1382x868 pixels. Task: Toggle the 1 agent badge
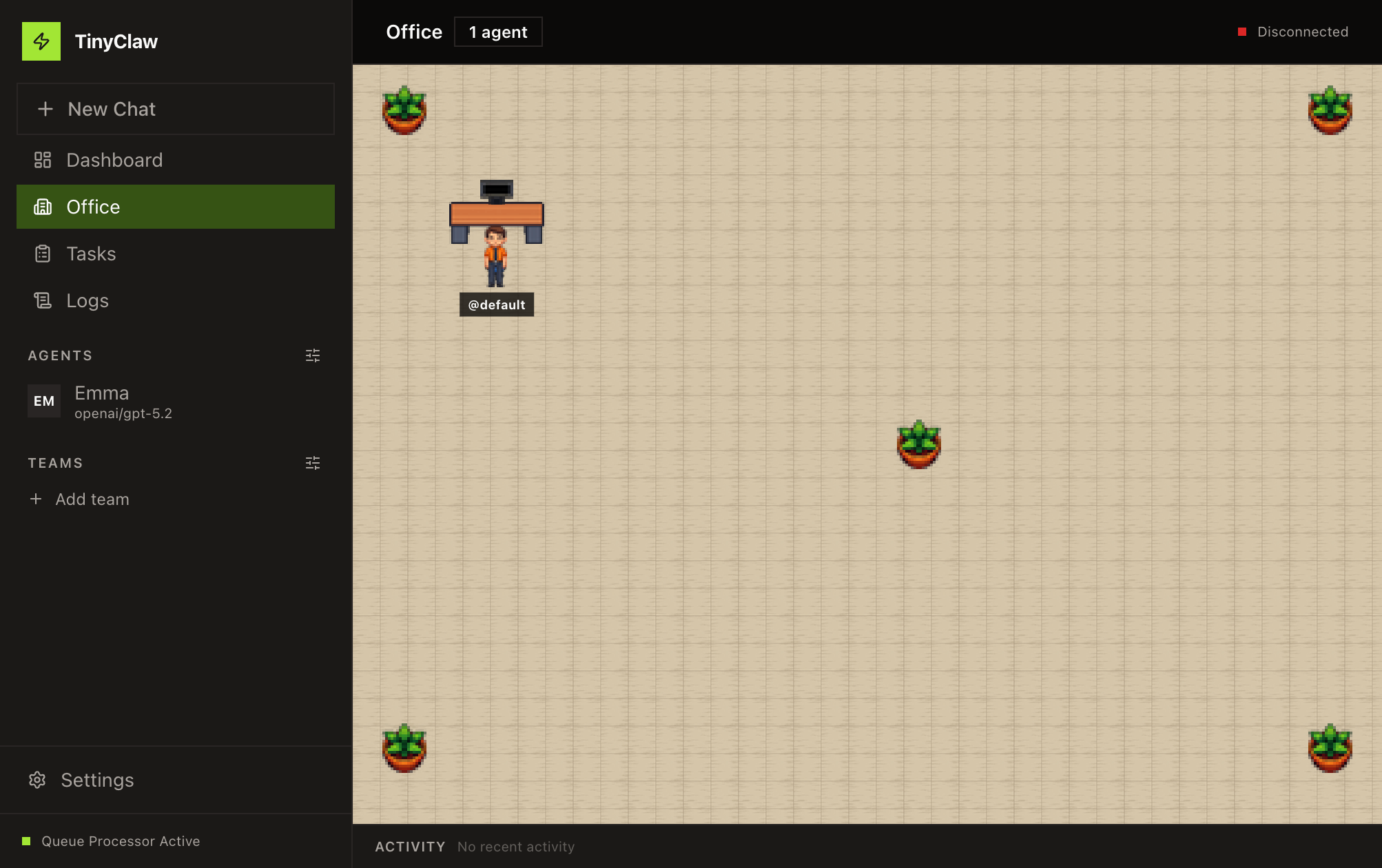tap(498, 32)
